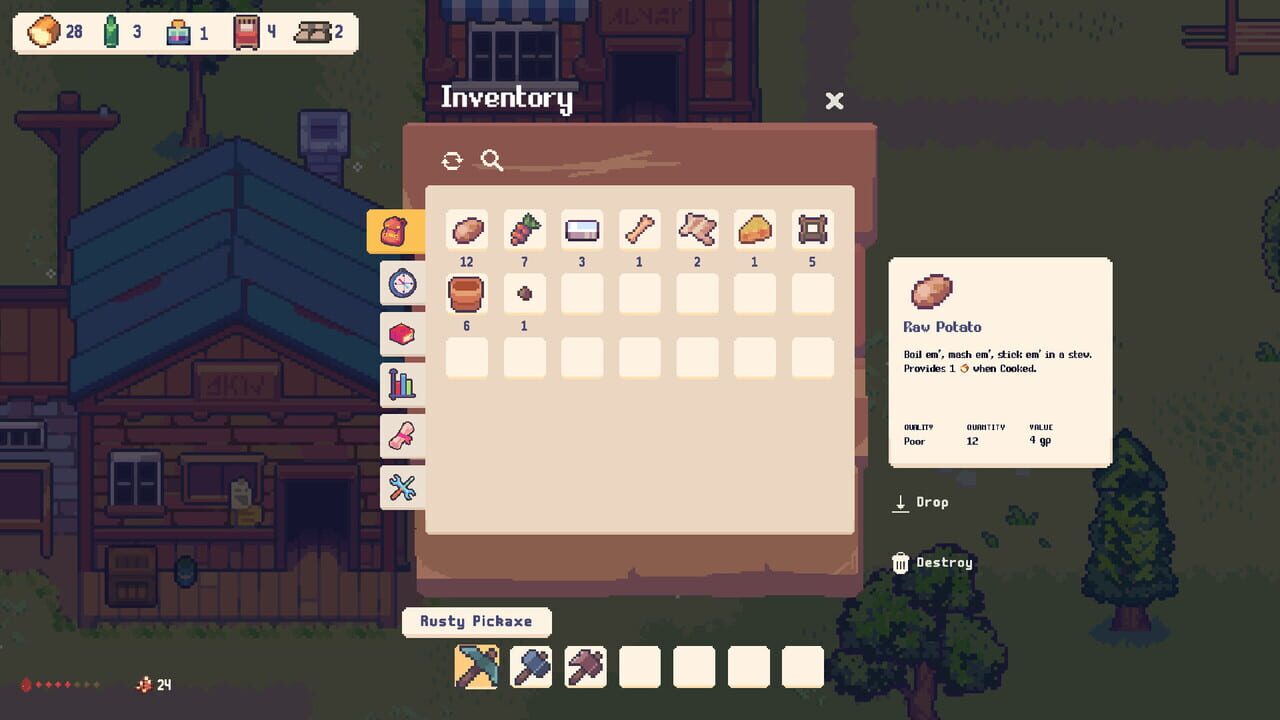Select the axe in the hotbar
This screenshot has height=720, width=1280.
(x=585, y=666)
